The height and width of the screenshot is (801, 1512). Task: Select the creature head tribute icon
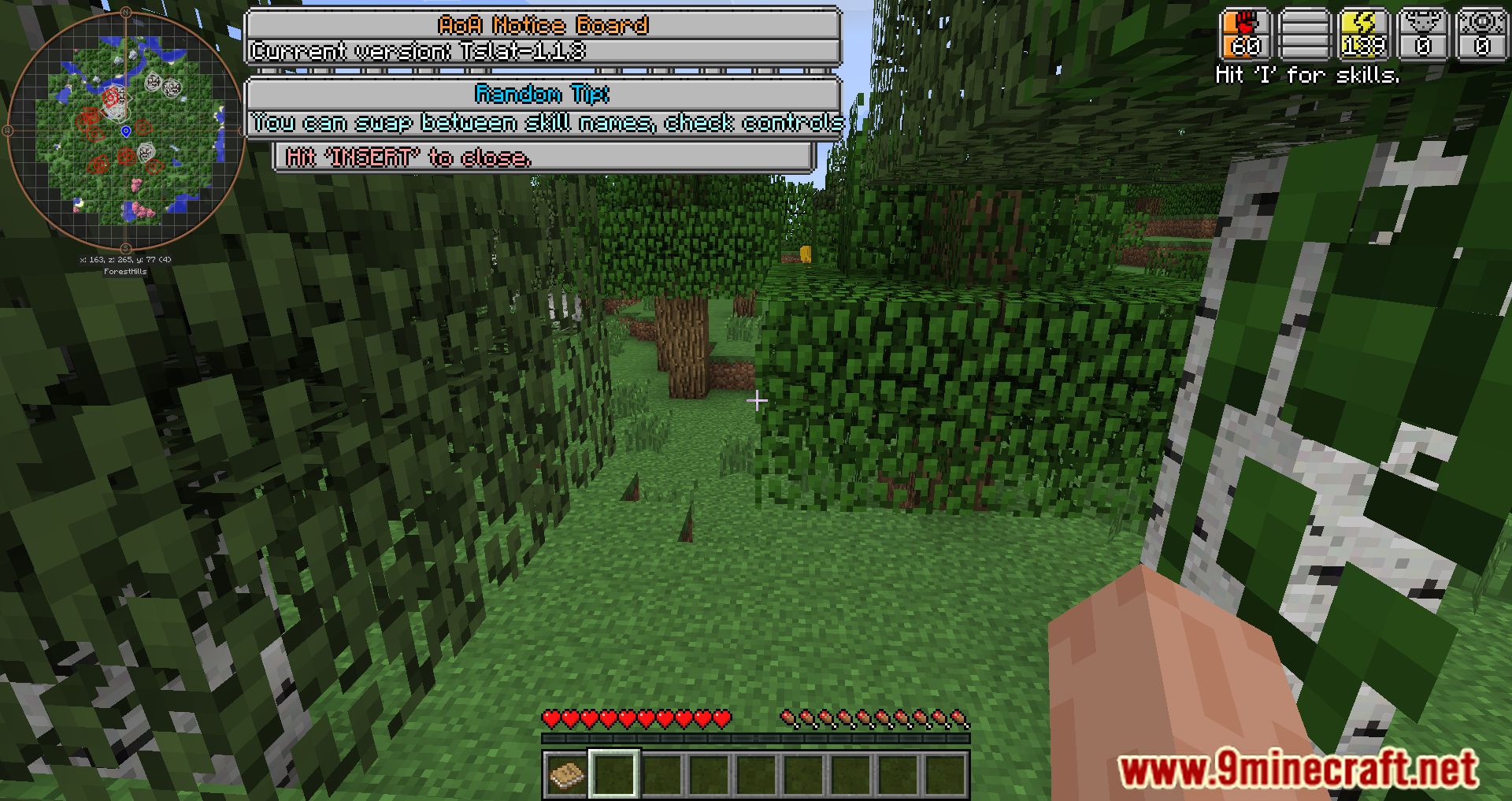tap(1424, 33)
